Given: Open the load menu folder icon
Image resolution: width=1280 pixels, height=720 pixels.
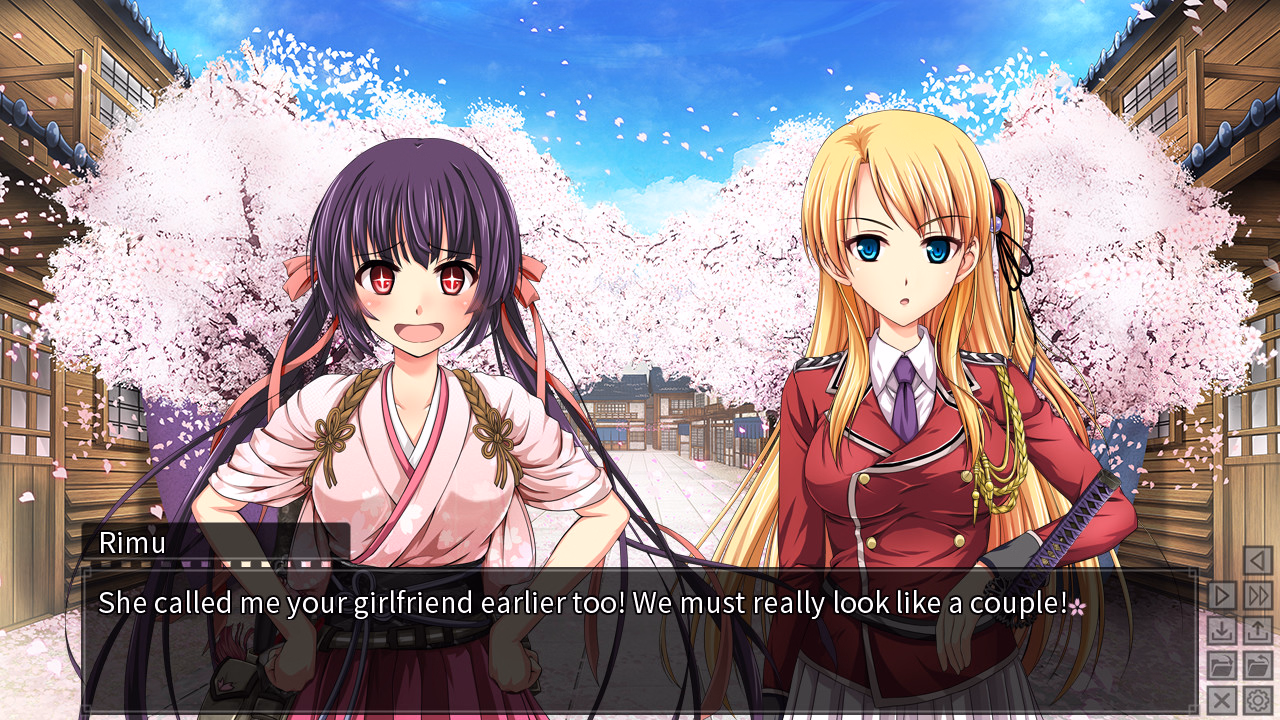Looking at the screenshot, I should coord(1258,665).
